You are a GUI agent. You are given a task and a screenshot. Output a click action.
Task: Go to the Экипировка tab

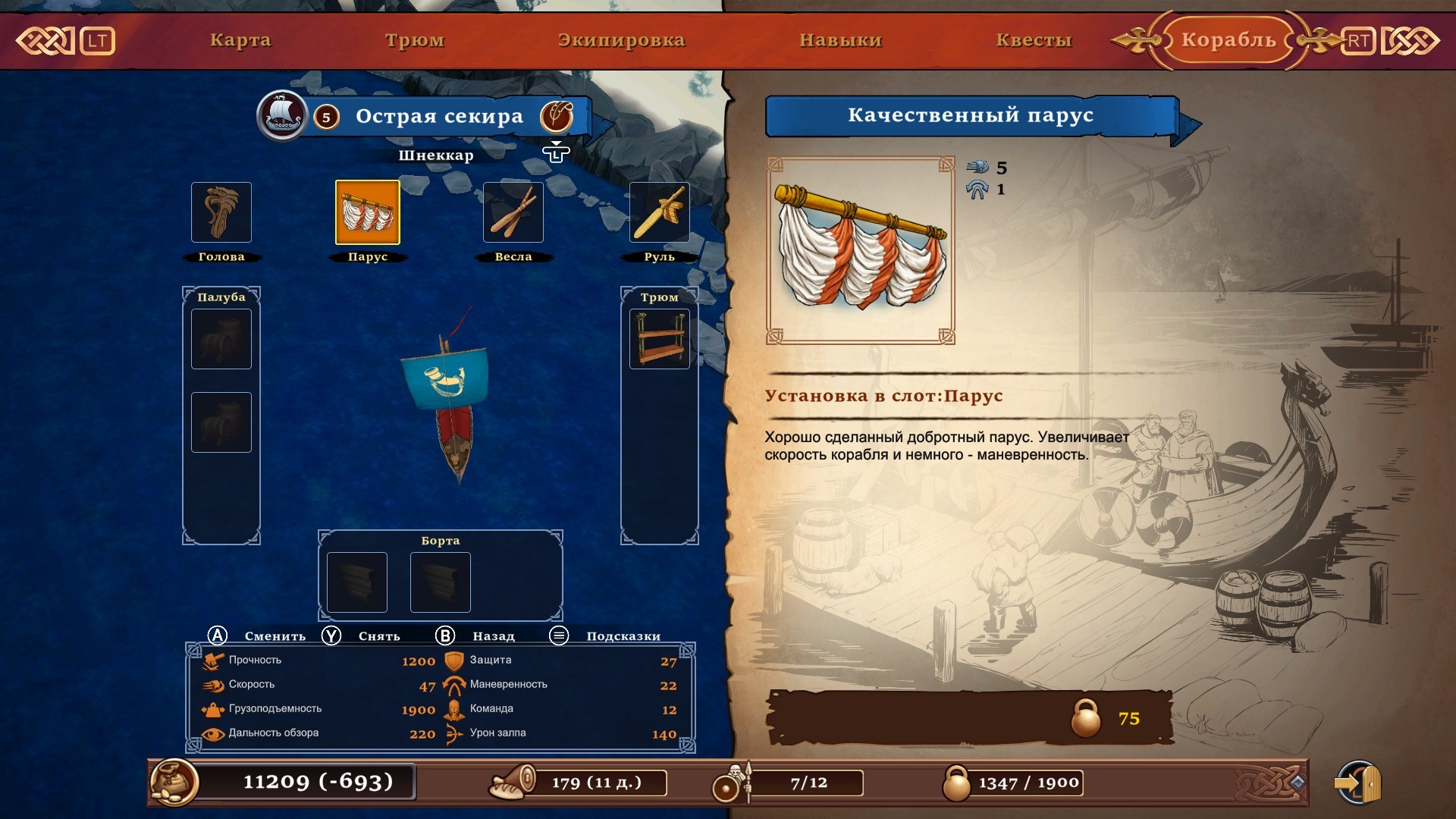[621, 40]
